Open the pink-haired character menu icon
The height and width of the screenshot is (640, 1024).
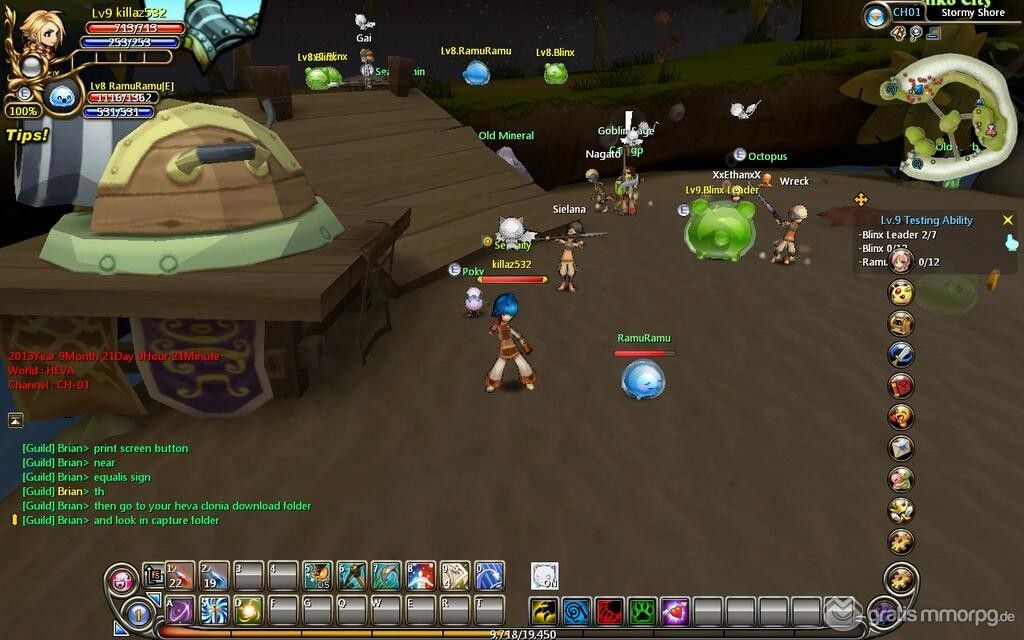pyautogui.click(x=901, y=261)
